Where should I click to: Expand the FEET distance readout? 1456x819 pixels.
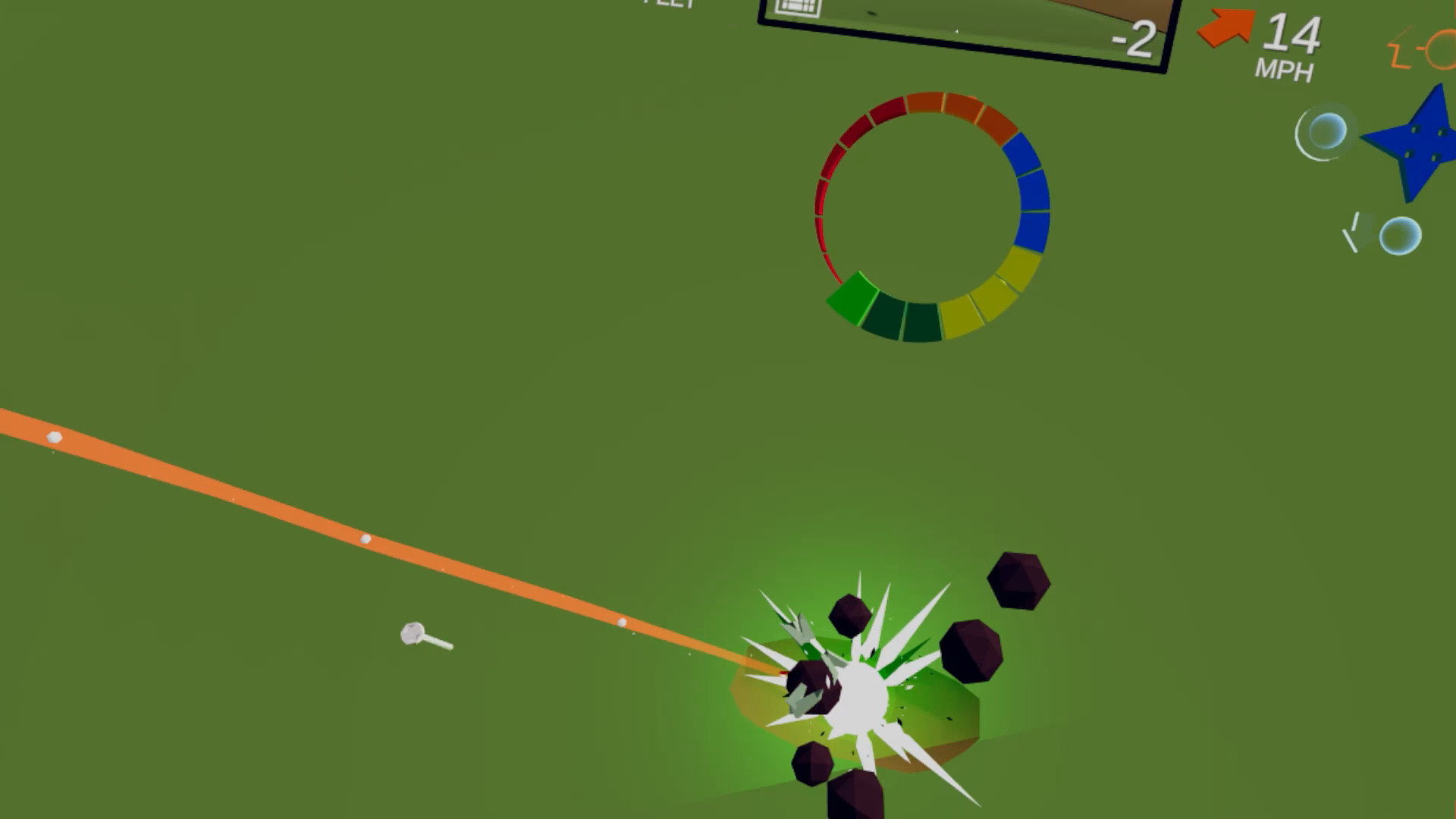[x=667, y=6]
